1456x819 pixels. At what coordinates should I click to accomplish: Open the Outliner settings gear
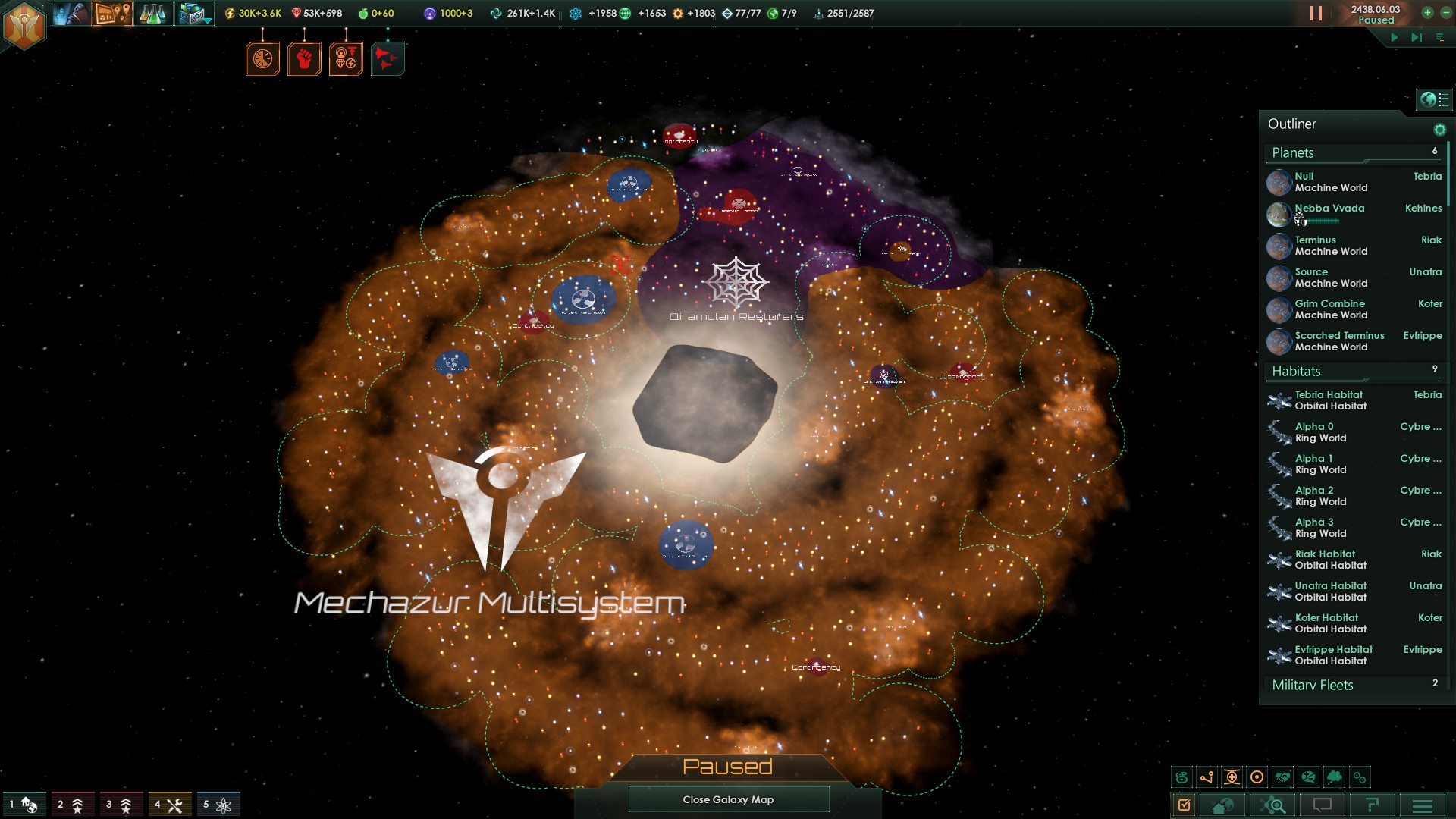coord(1439,130)
